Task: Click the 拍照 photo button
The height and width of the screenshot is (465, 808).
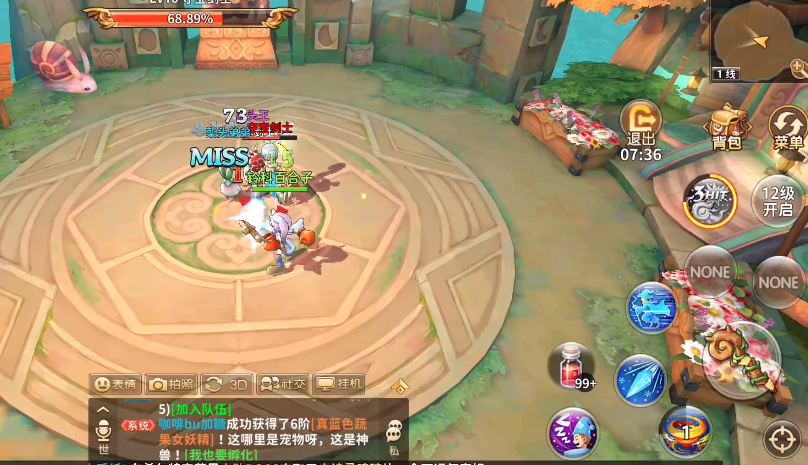Action: point(171,384)
